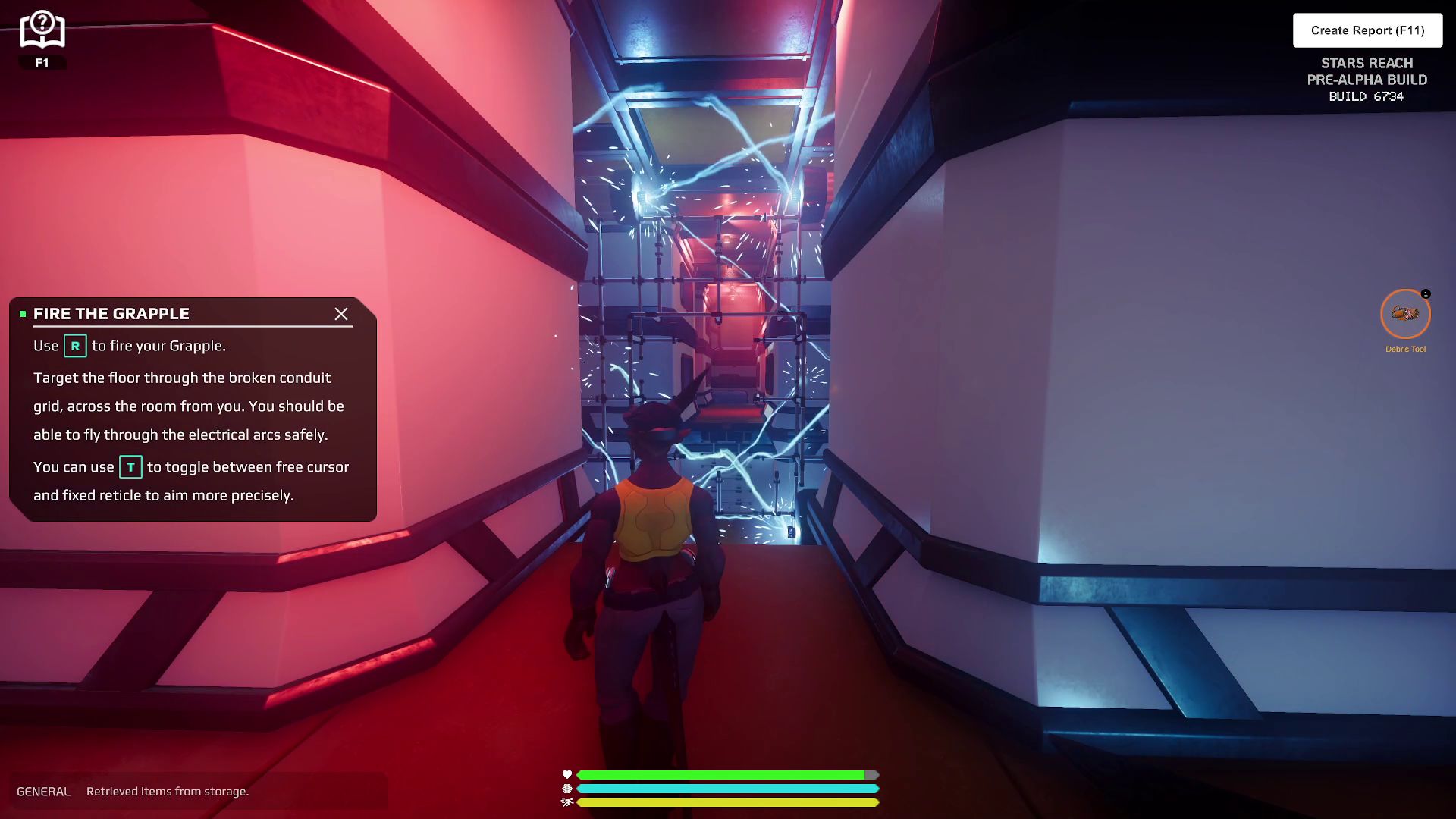Open the help guide book icon
1456x819 pixels.
(42, 30)
